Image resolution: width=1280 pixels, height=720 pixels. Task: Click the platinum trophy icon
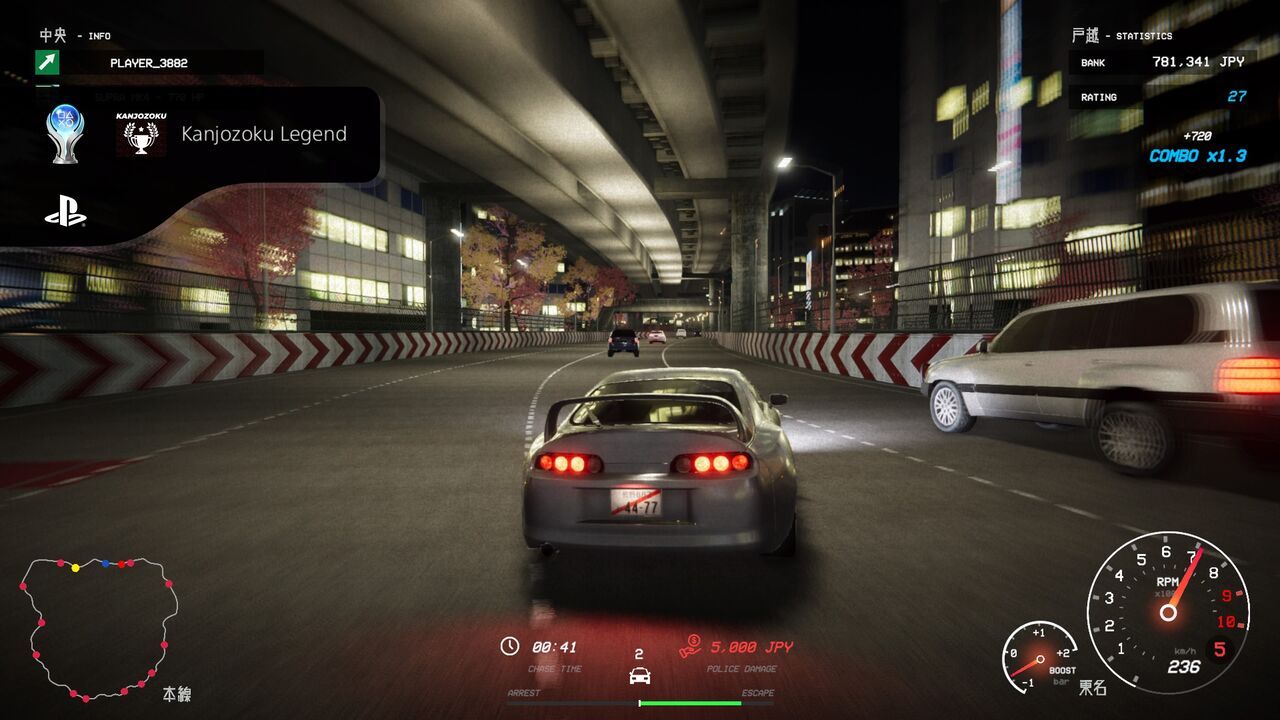(65, 134)
